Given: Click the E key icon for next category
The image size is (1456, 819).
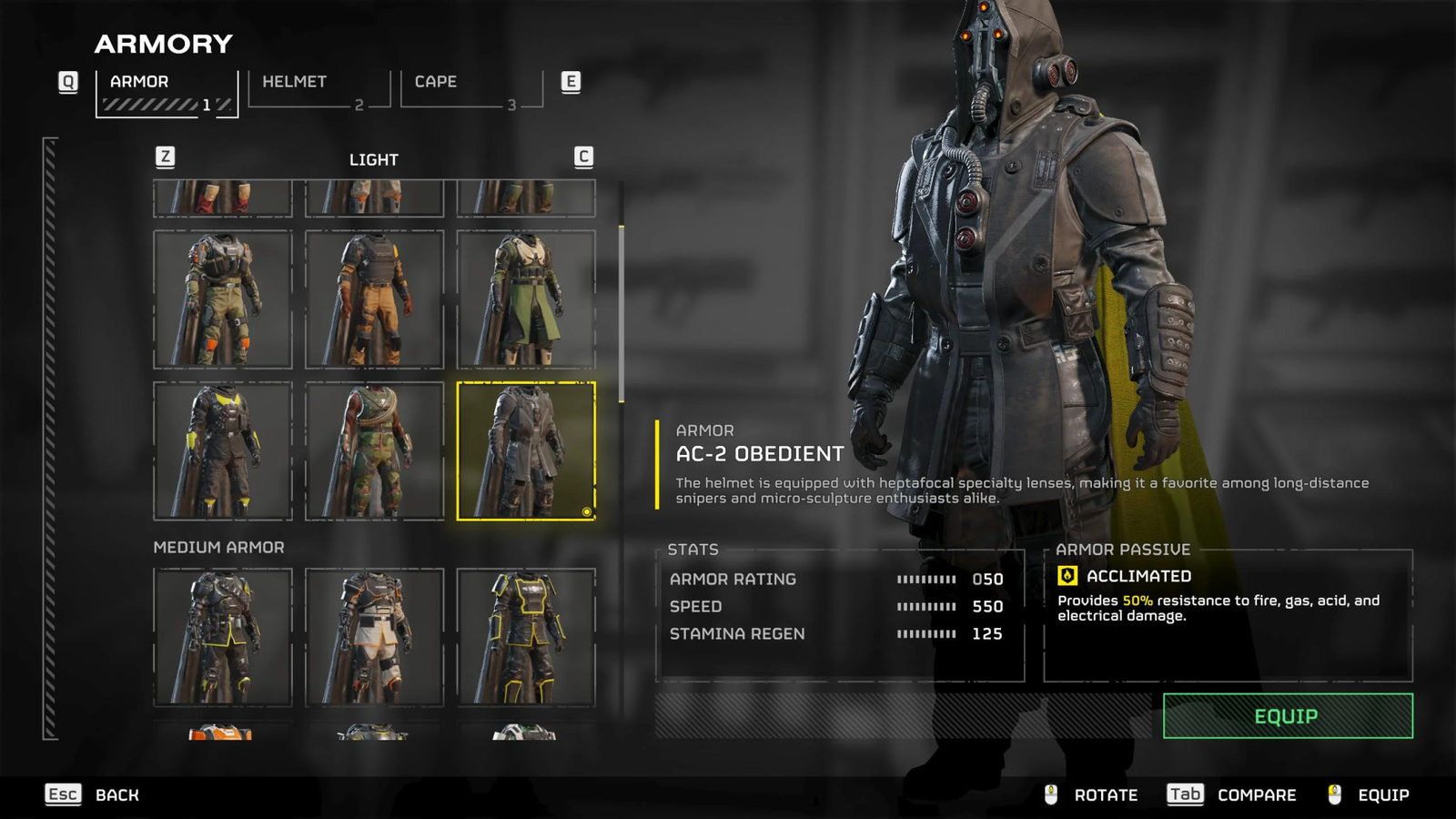Looking at the screenshot, I should 571,81.
